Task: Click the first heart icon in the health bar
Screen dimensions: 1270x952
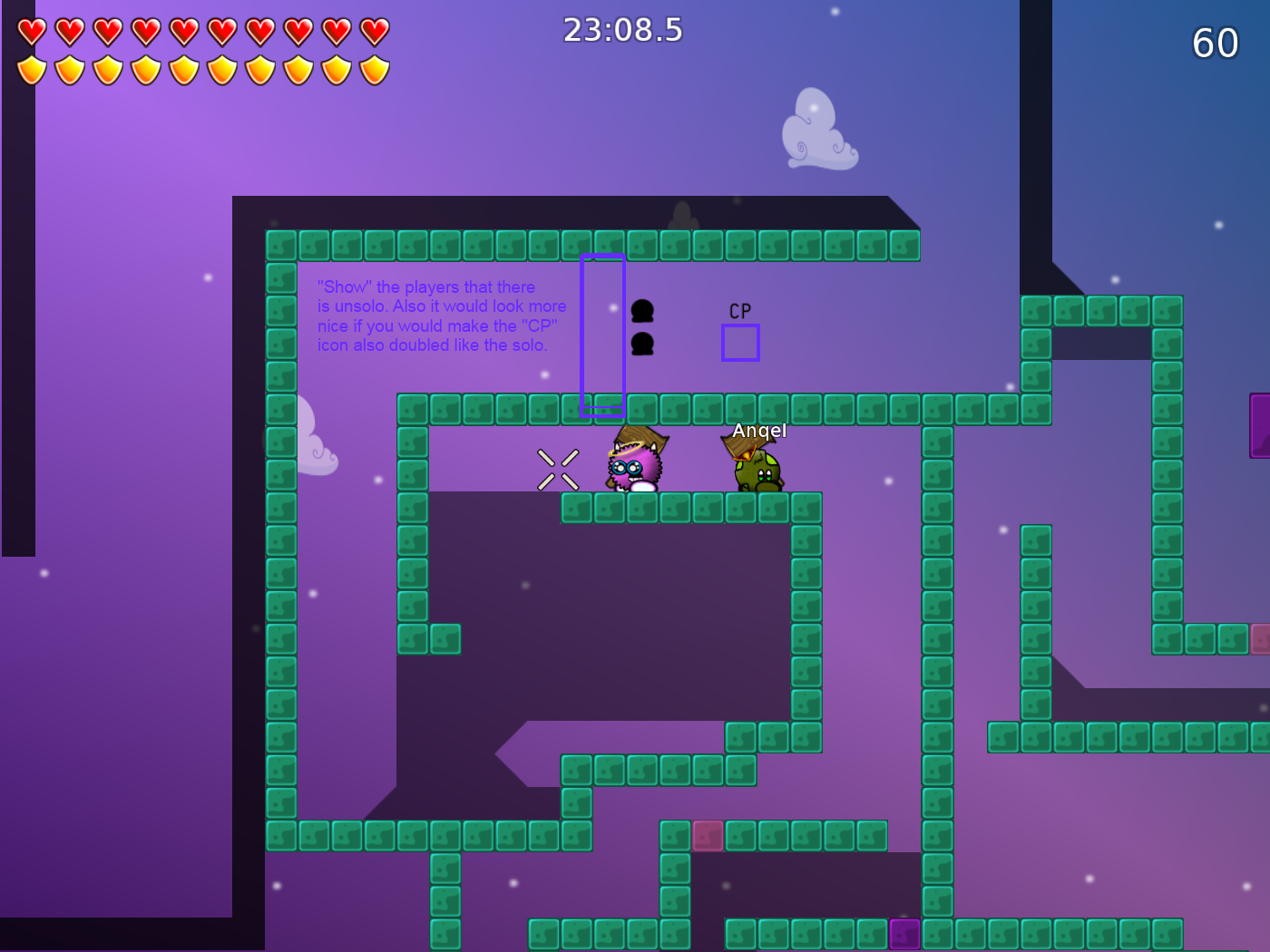Action: click(31, 29)
